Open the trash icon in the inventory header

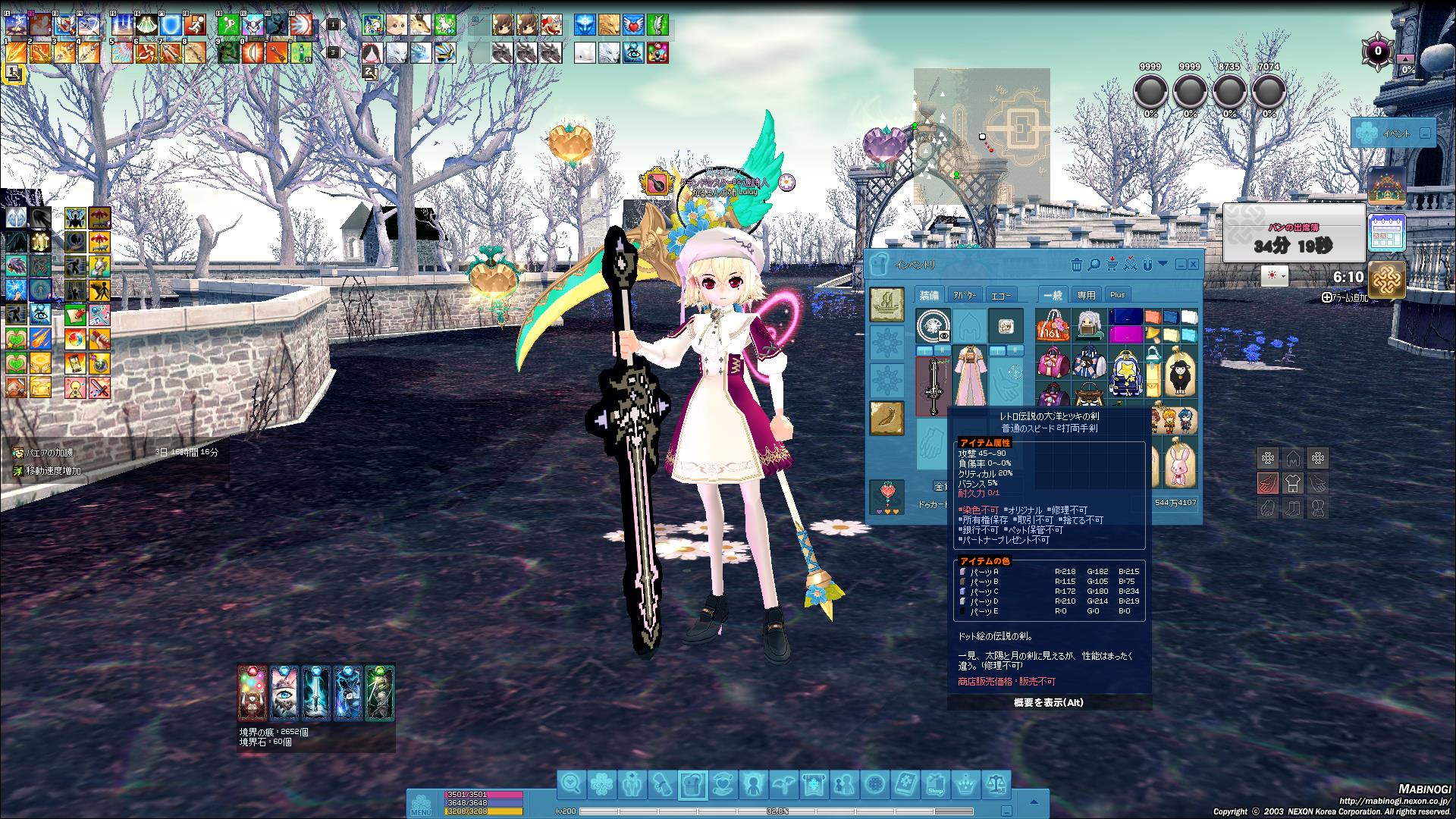click(x=1077, y=265)
